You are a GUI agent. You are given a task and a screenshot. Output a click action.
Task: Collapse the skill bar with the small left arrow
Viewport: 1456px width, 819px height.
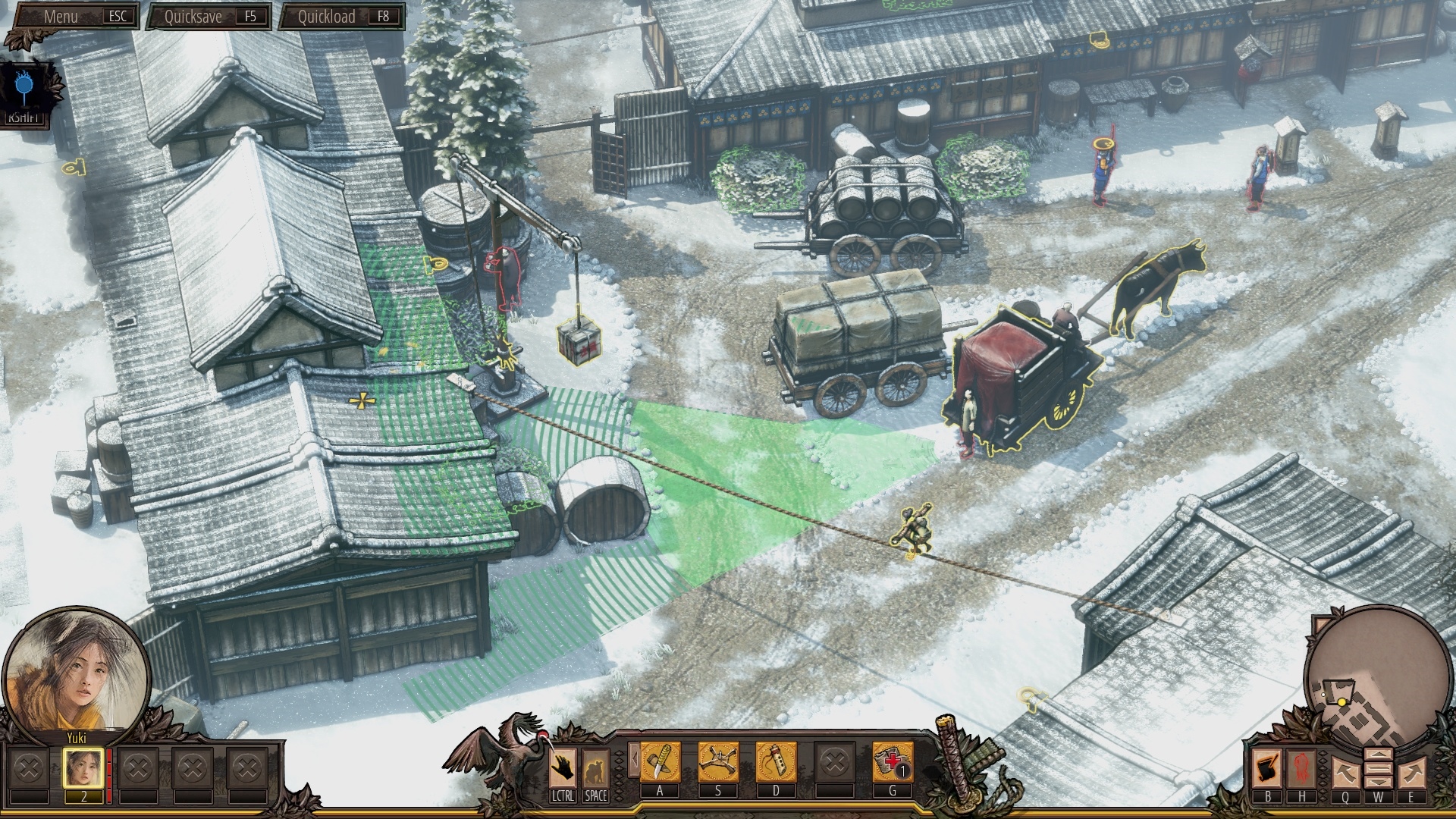[x=635, y=760]
